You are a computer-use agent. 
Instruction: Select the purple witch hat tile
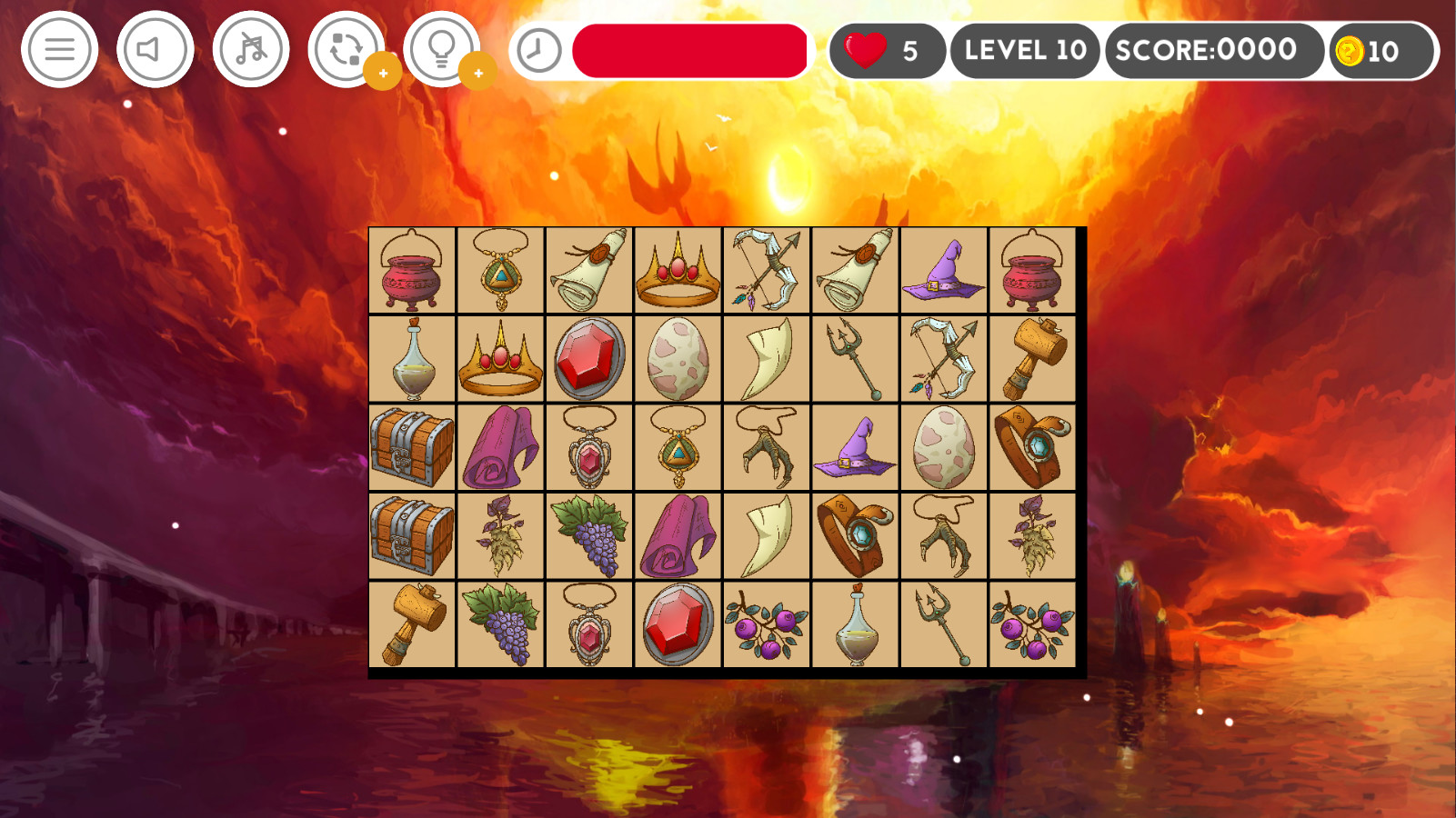943,270
